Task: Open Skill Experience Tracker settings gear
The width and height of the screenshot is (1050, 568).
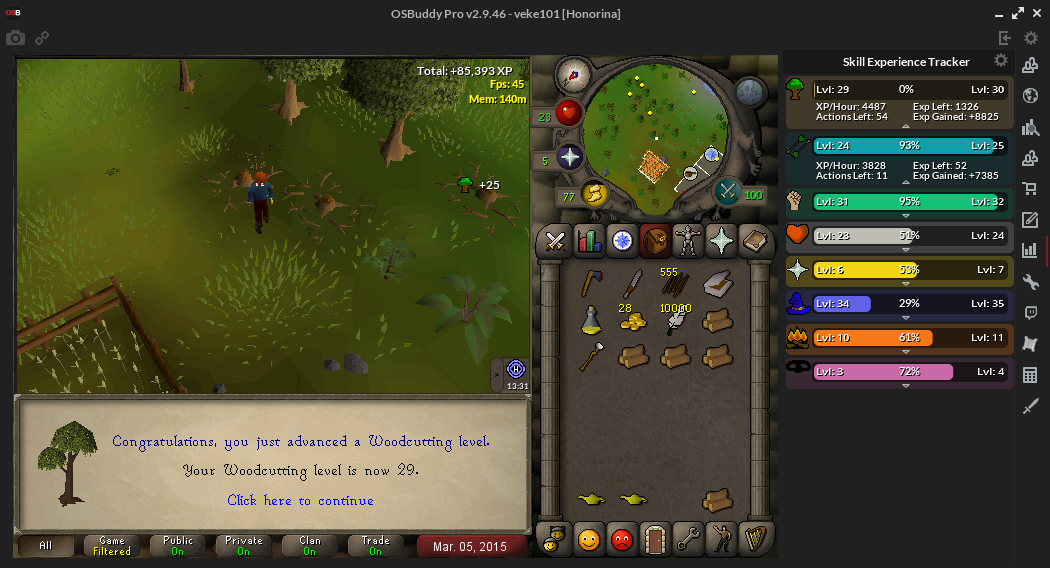Action: click(1001, 61)
